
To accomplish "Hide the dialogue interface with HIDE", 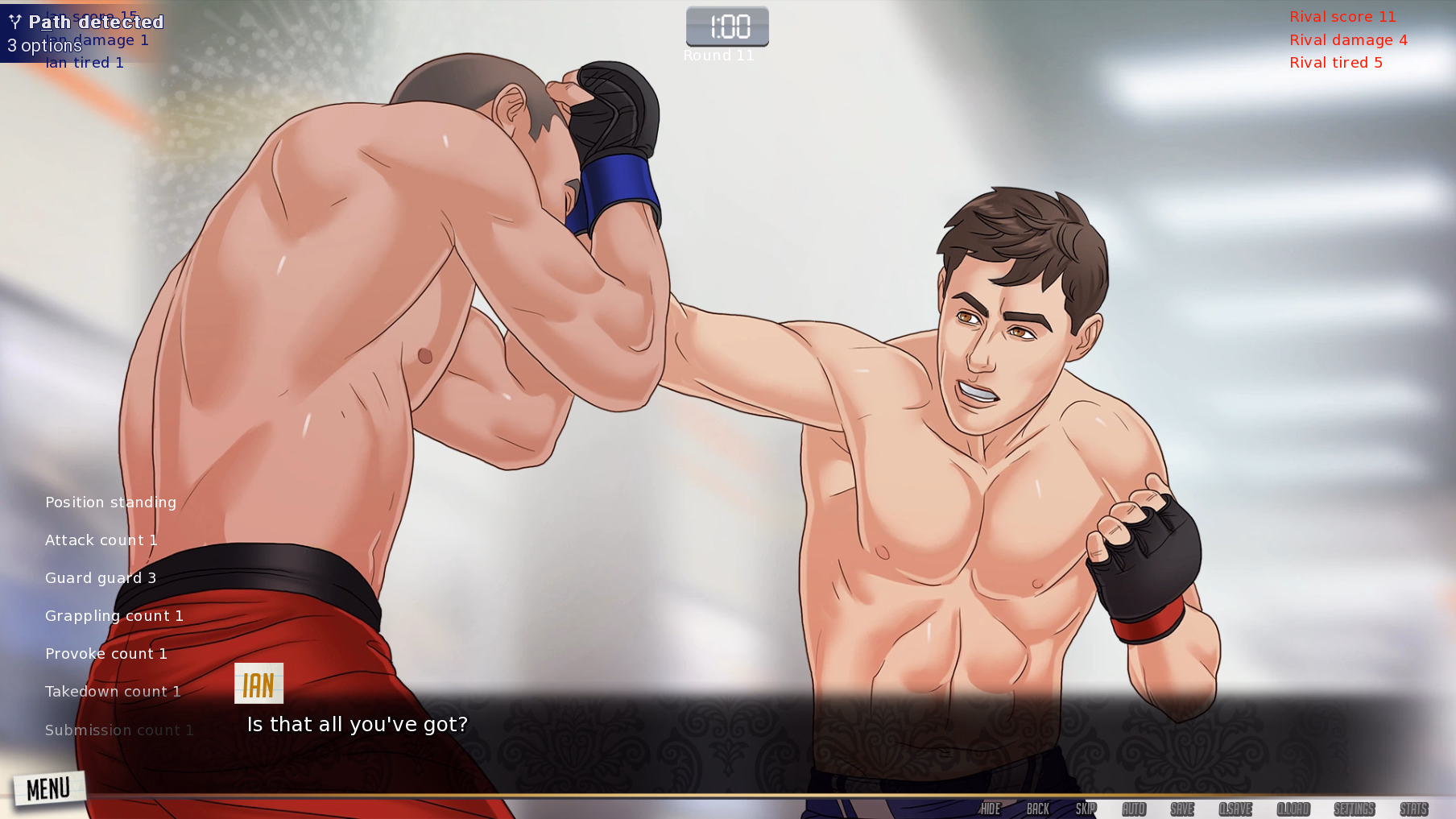I will [990, 809].
